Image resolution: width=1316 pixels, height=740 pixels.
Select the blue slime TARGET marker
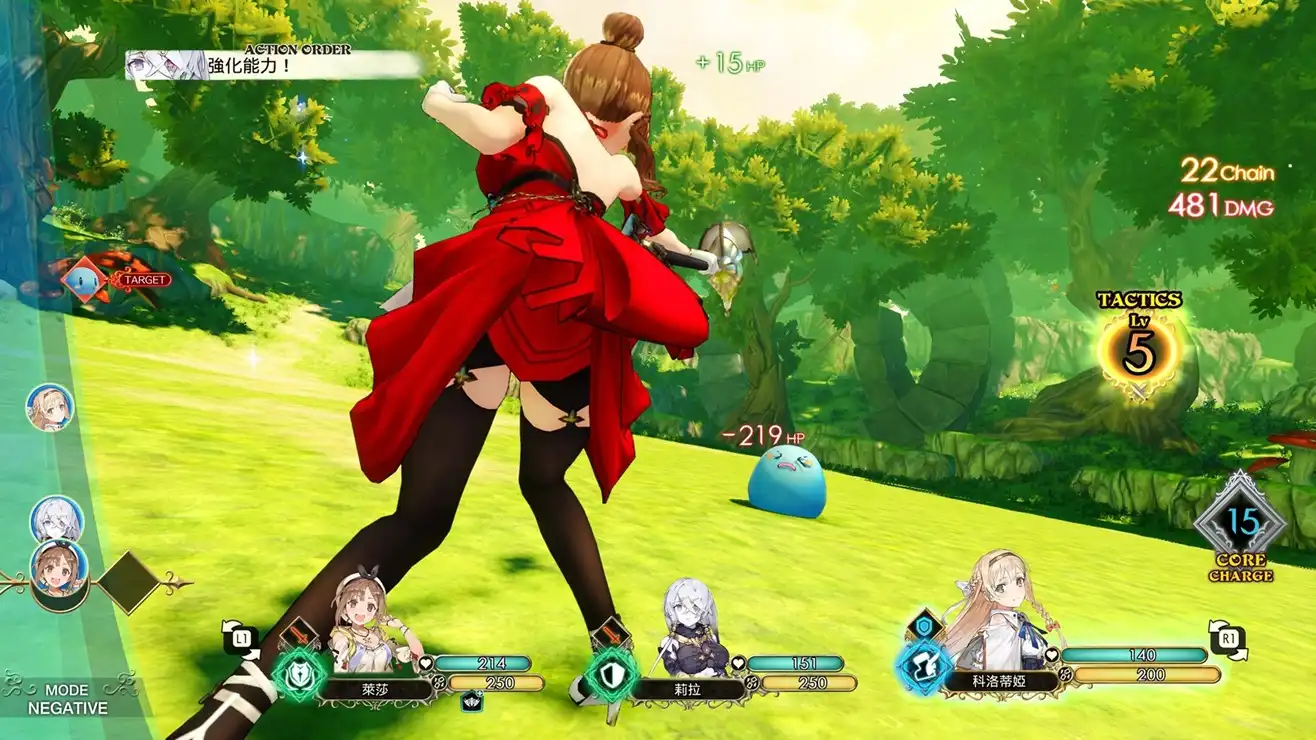tap(87, 280)
